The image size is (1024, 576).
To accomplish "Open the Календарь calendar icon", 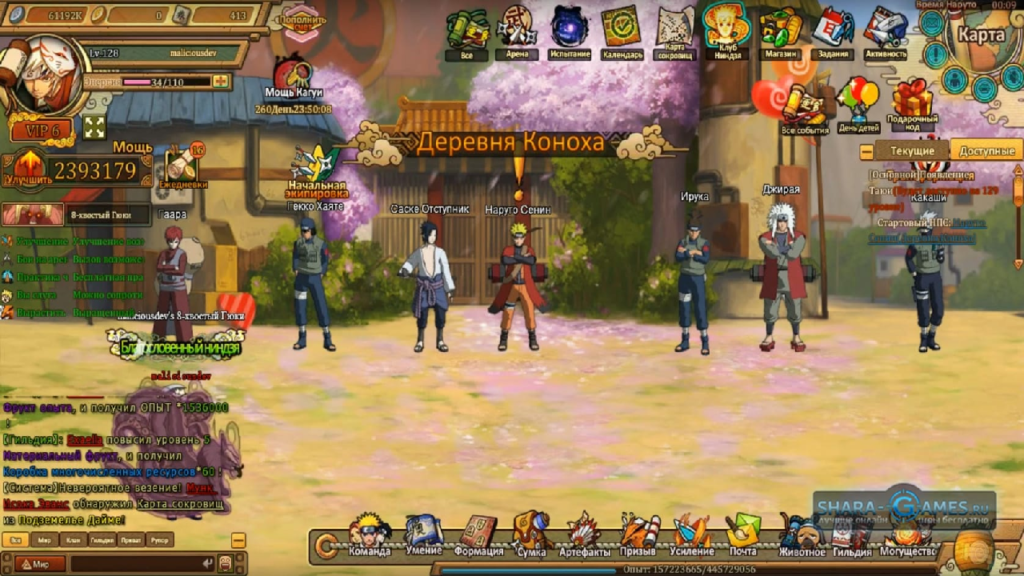I will coord(621,30).
